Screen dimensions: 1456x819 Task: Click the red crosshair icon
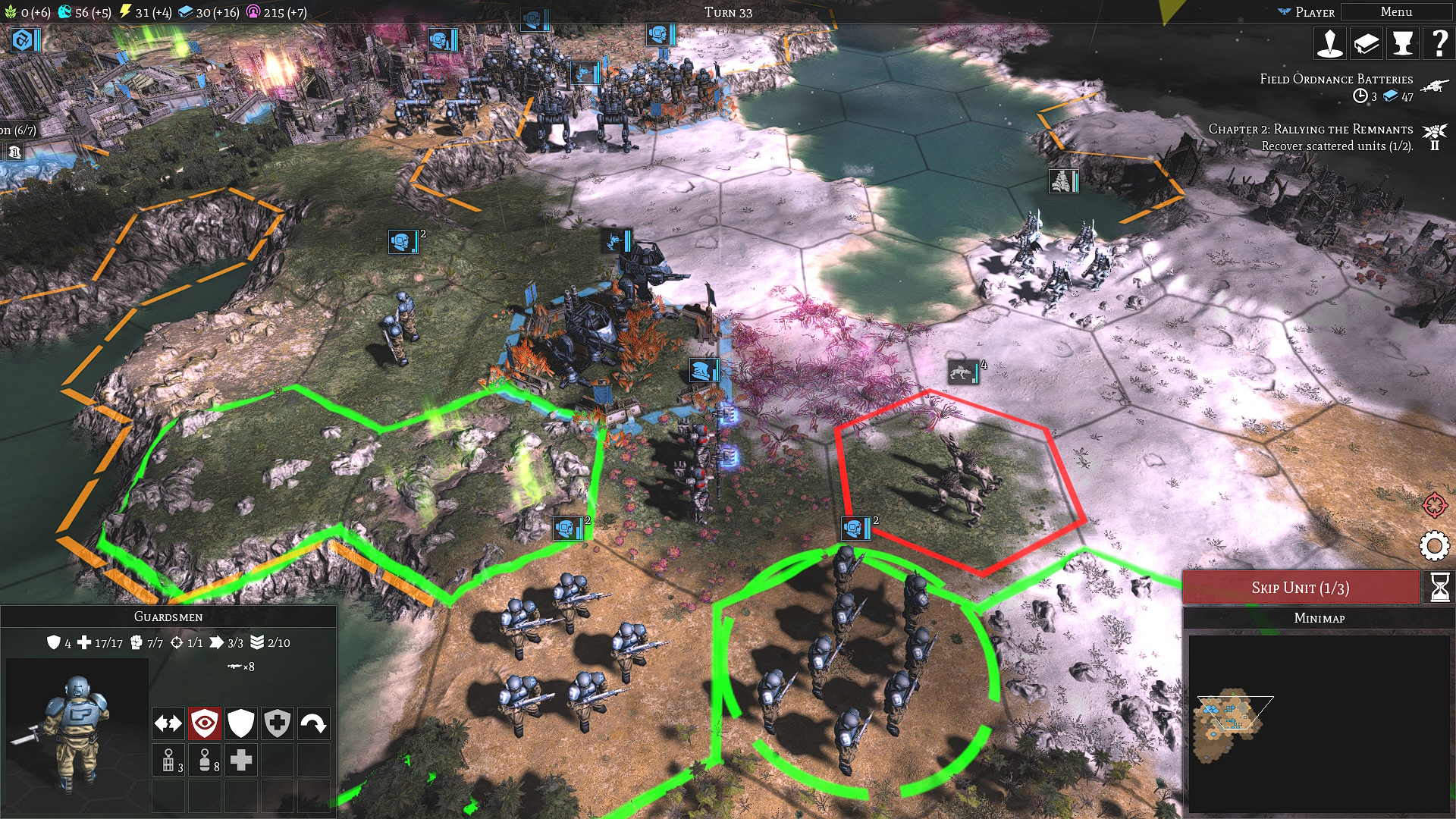(x=1434, y=505)
